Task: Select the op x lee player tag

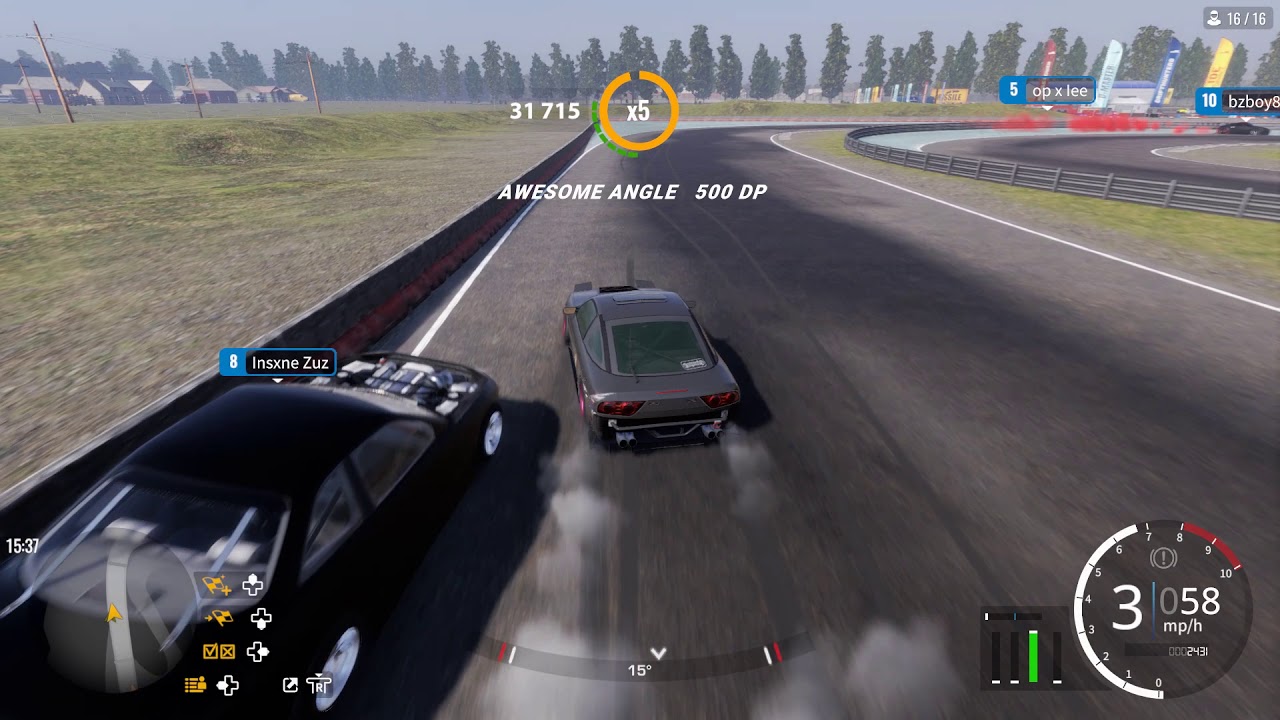Action: coord(1047,91)
